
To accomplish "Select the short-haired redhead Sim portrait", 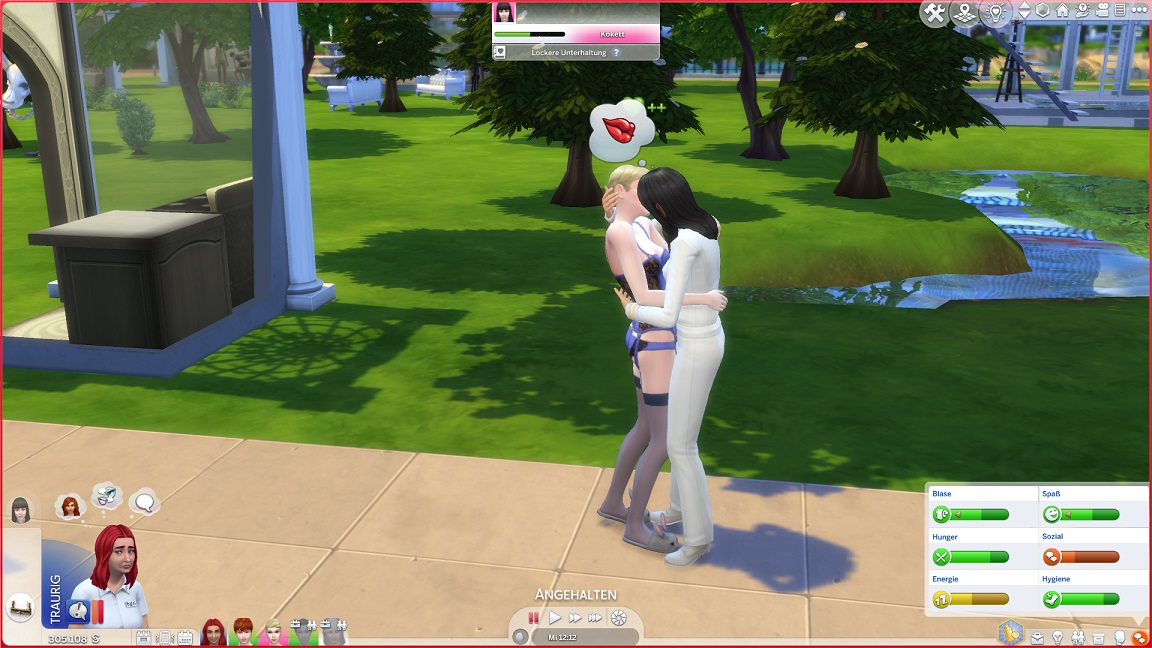I will coord(243,632).
